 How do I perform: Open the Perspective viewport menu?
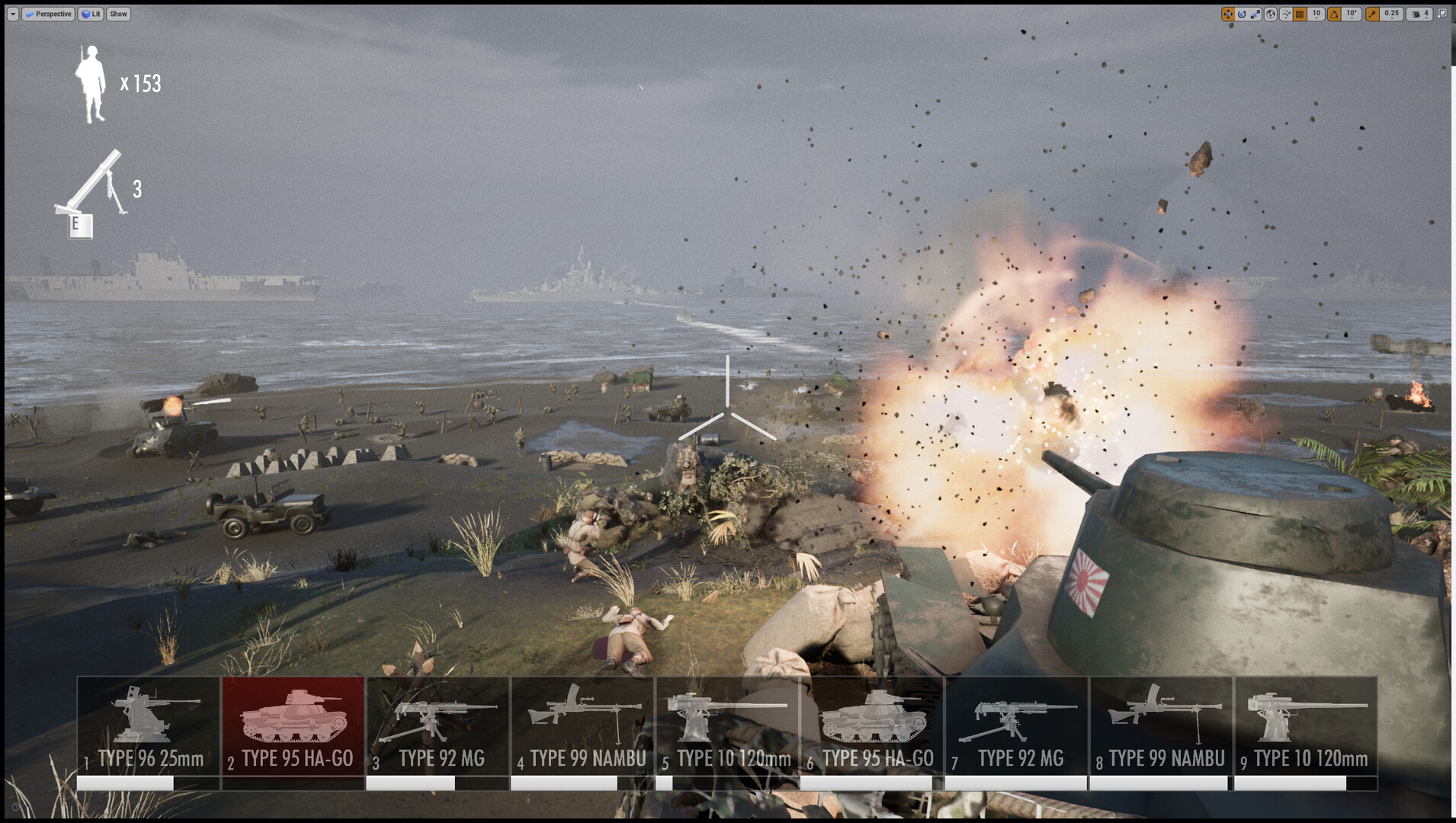(48, 14)
